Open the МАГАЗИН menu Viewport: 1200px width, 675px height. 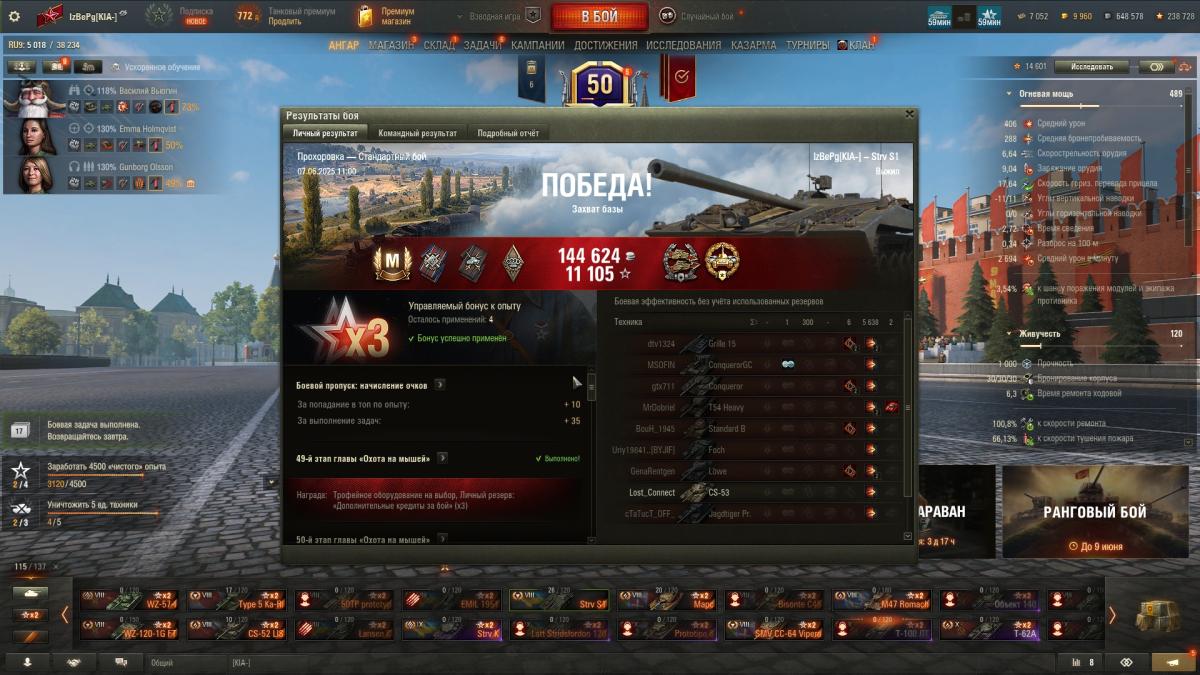pyautogui.click(x=391, y=45)
